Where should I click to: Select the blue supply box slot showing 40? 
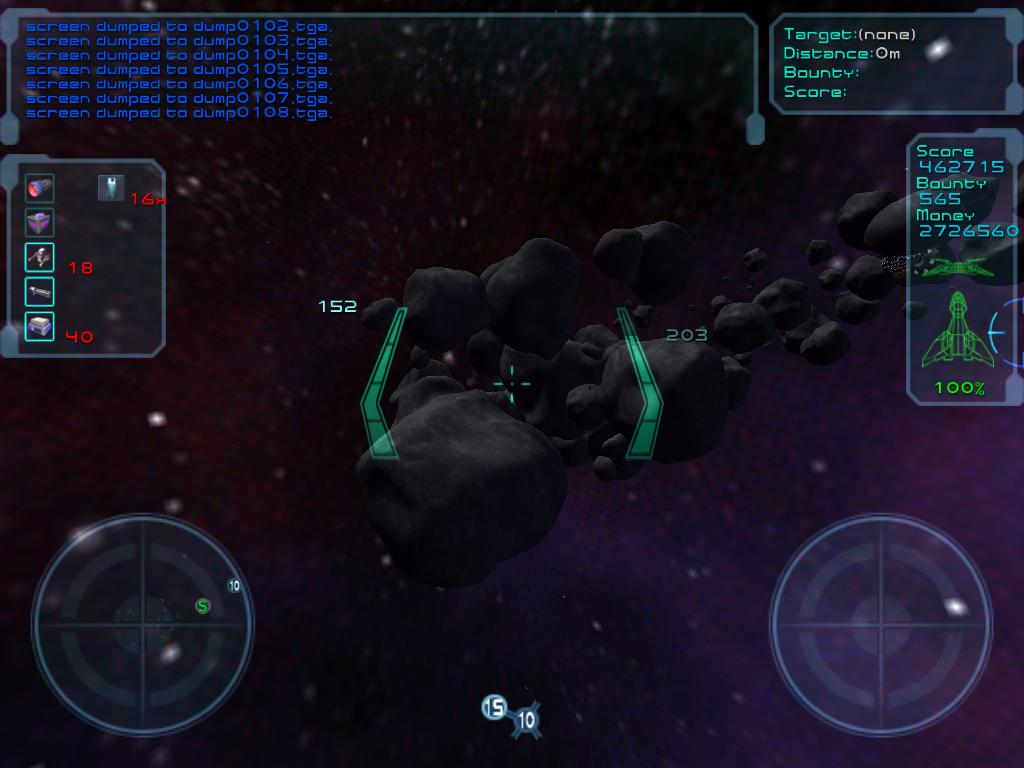click(x=39, y=326)
